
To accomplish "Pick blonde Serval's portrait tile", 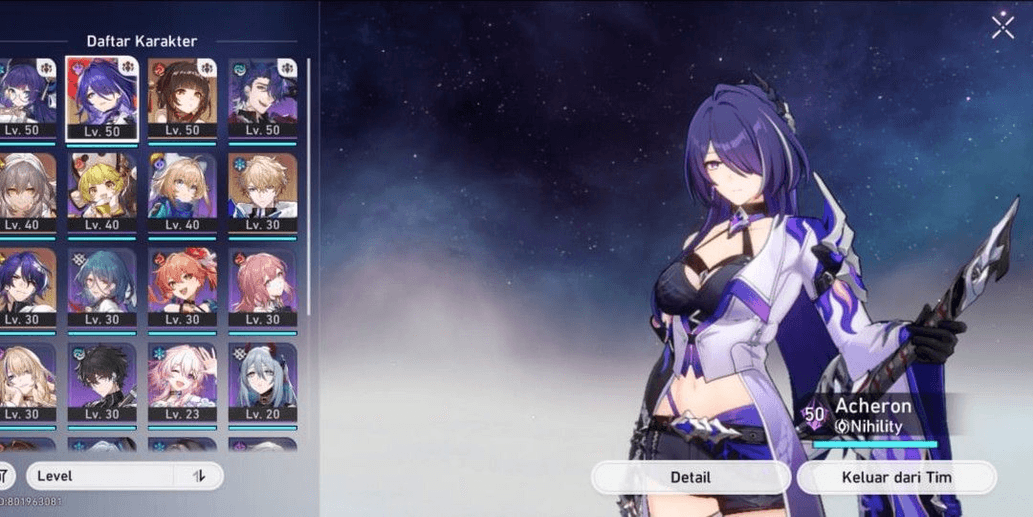I will tap(22, 381).
